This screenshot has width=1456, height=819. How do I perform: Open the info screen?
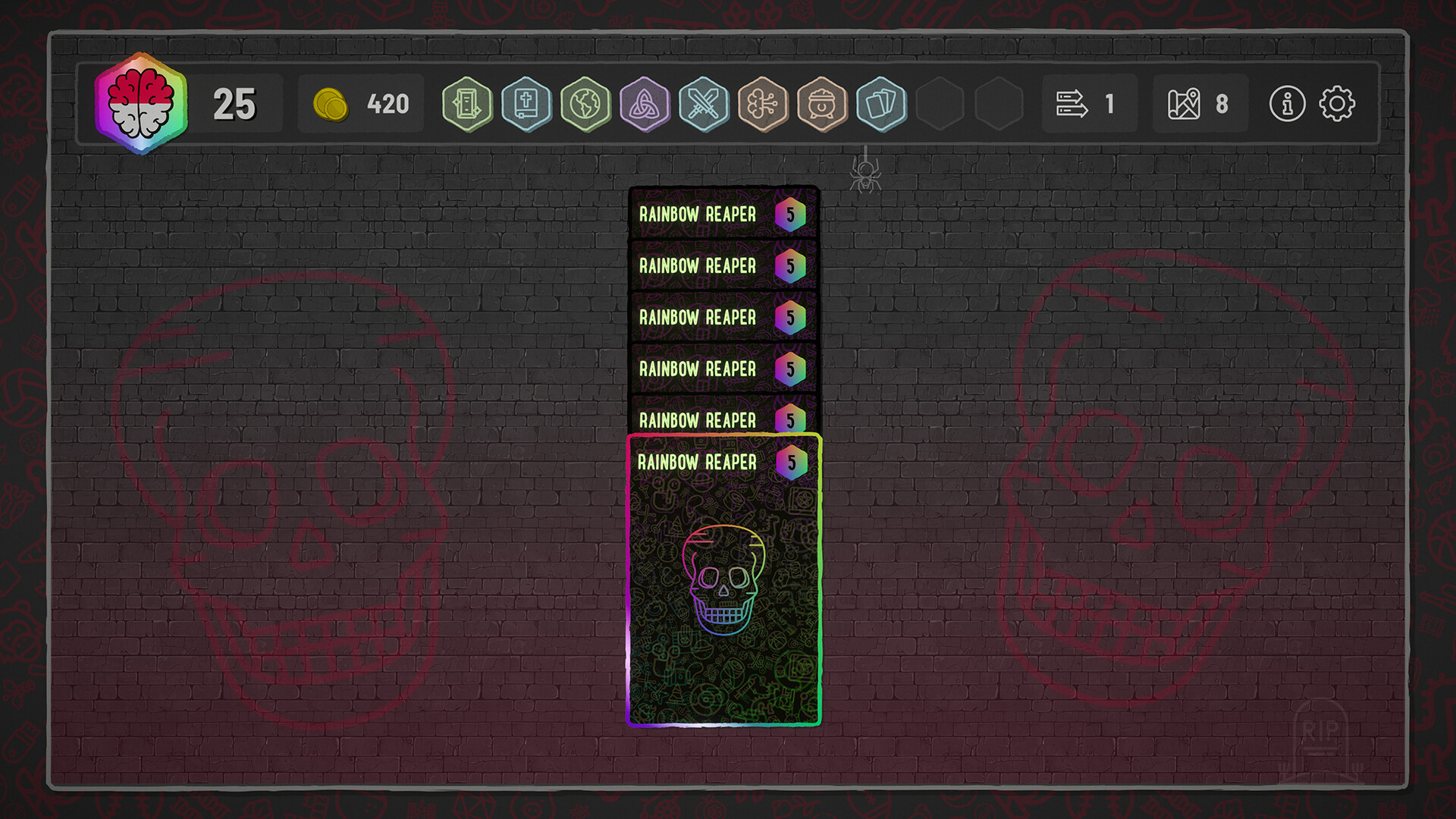[x=1287, y=105]
